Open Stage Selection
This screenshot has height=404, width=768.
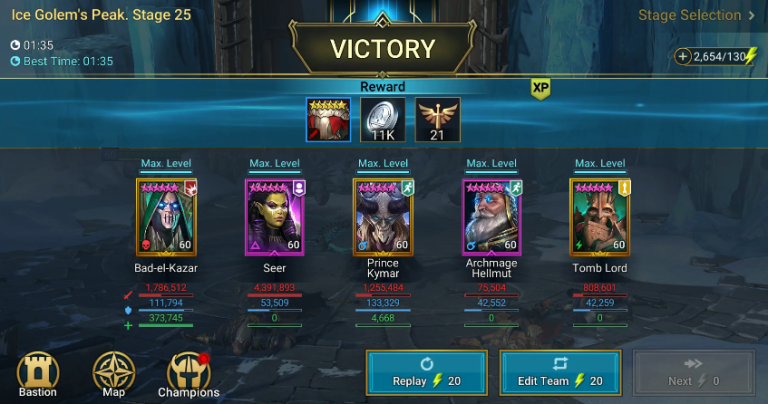(x=697, y=16)
